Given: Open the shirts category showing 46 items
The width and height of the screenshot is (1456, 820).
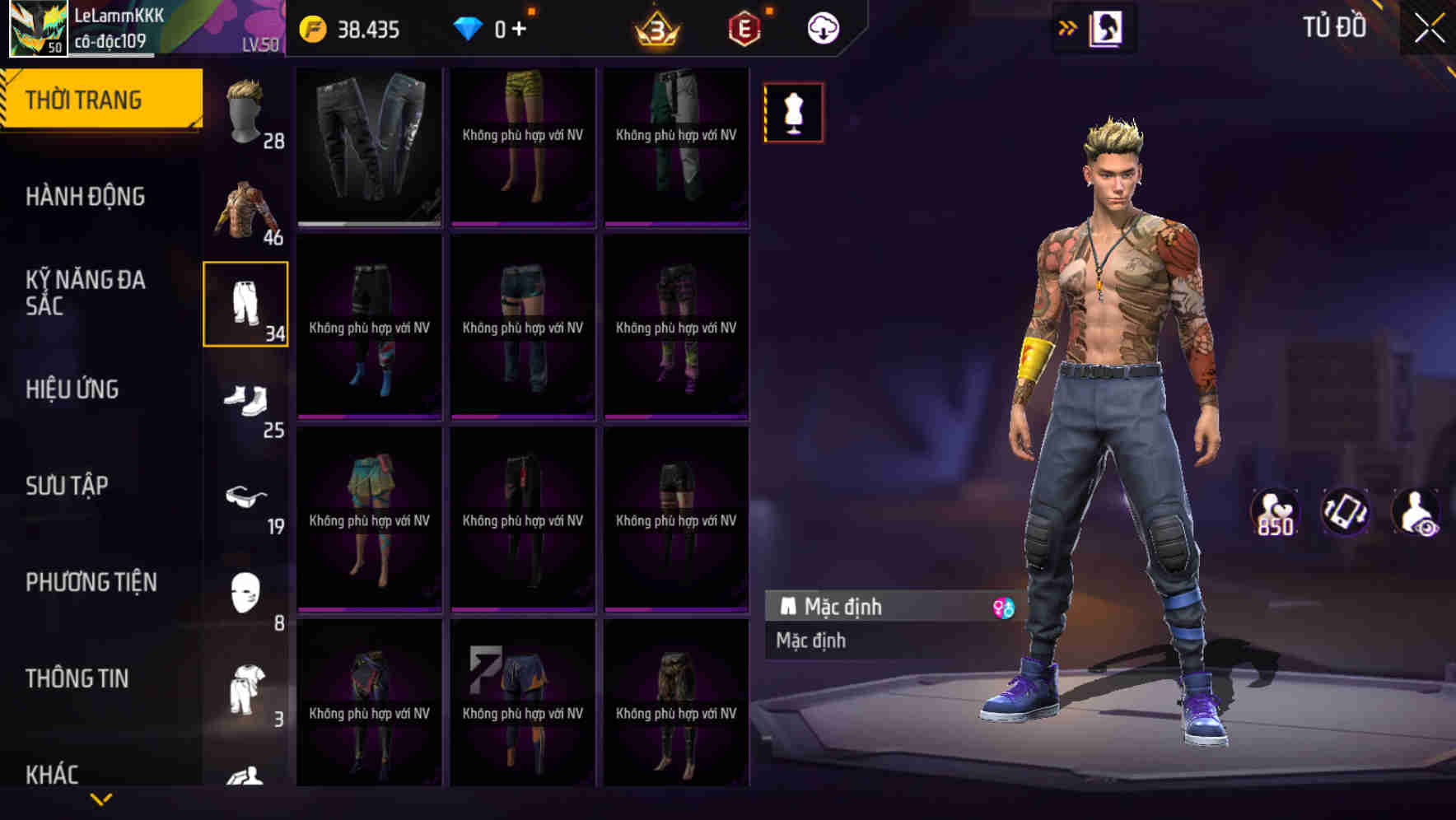Looking at the screenshot, I should click(245, 210).
